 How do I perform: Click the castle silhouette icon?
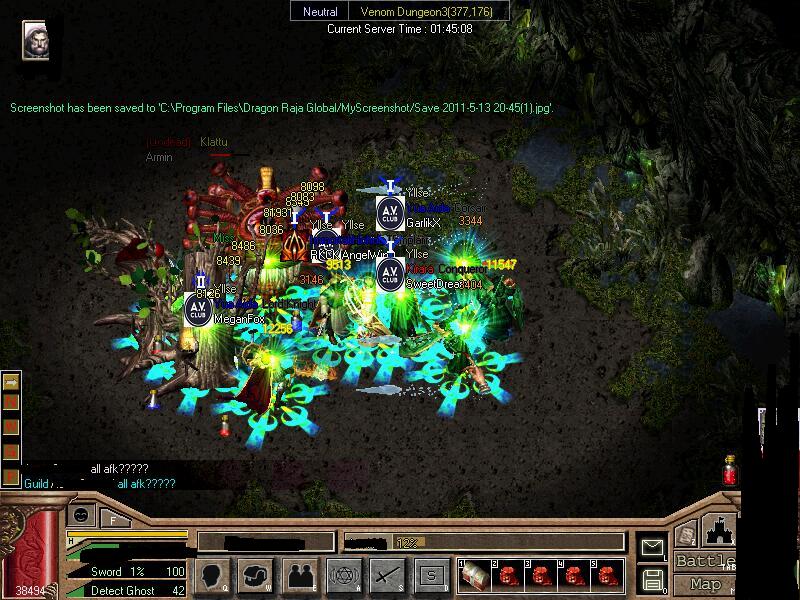tap(717, 531)
